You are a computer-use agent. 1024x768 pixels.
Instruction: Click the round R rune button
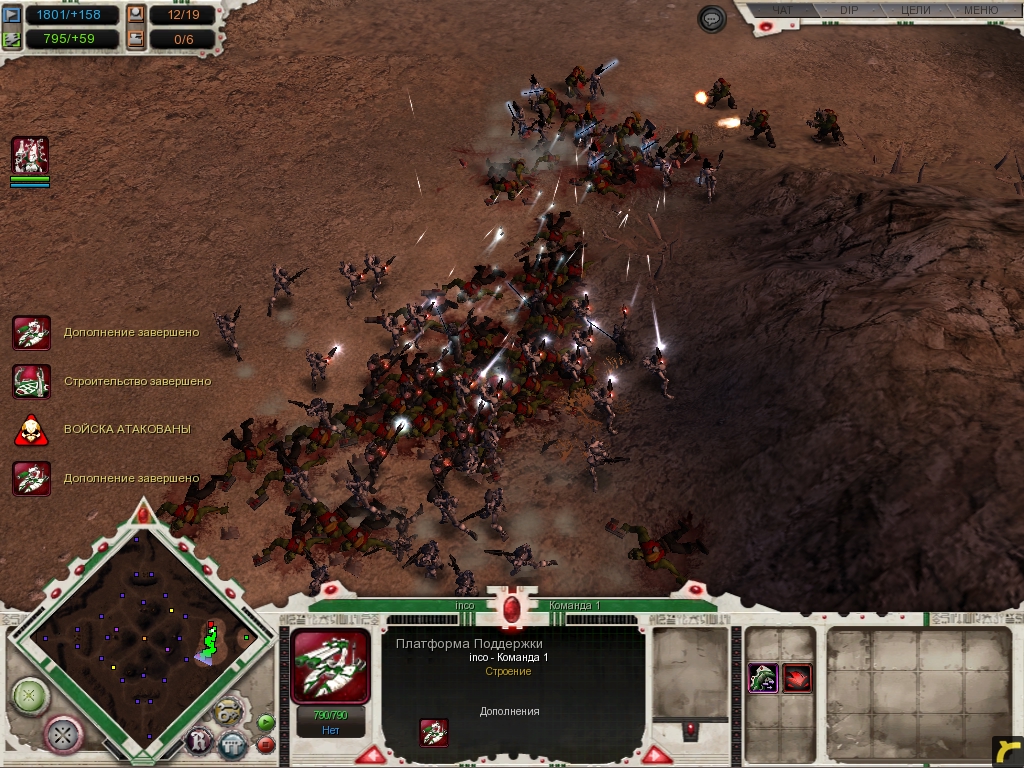199,742
